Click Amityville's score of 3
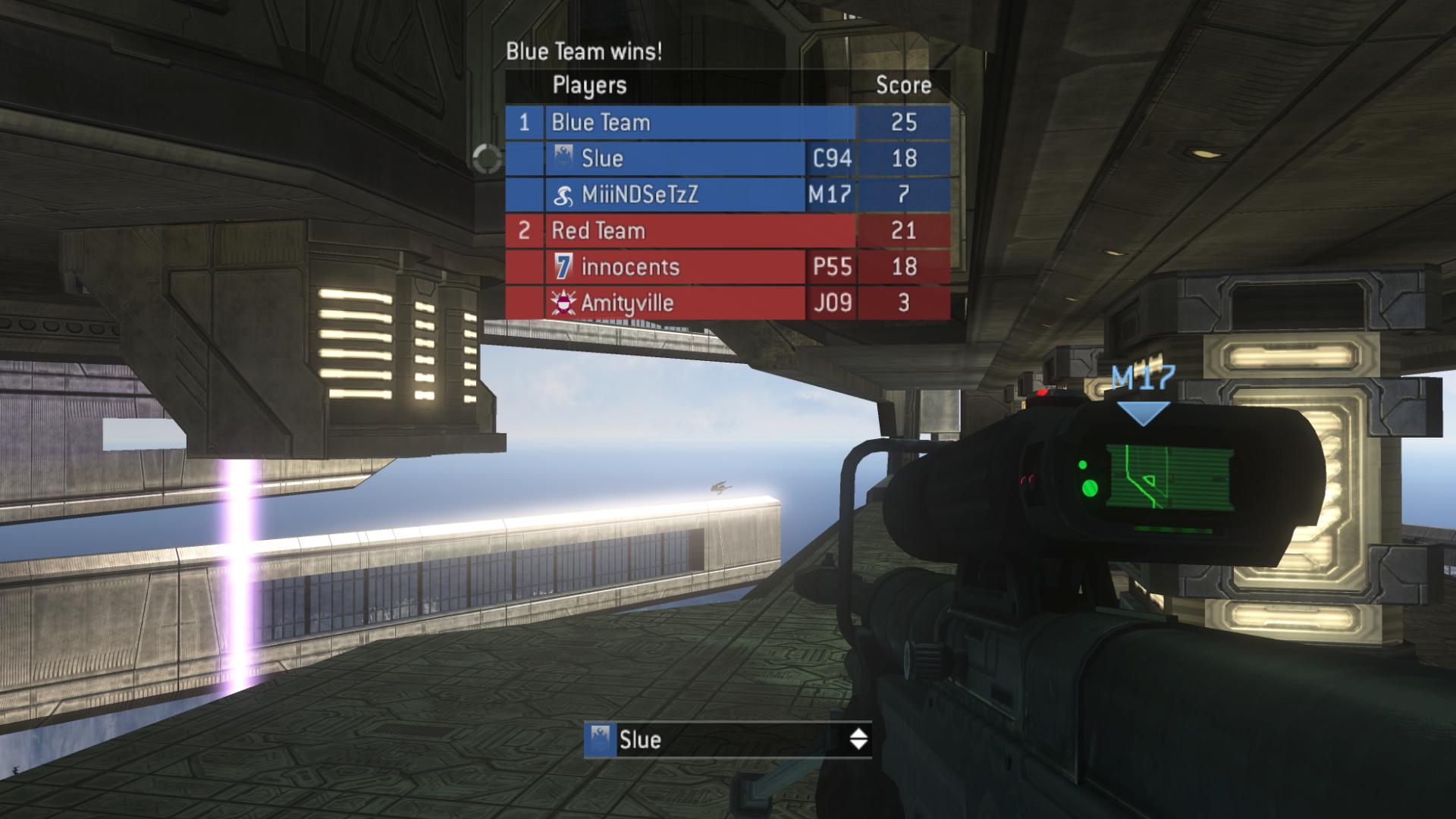1456x819 pixels. [x=905, y=303]
